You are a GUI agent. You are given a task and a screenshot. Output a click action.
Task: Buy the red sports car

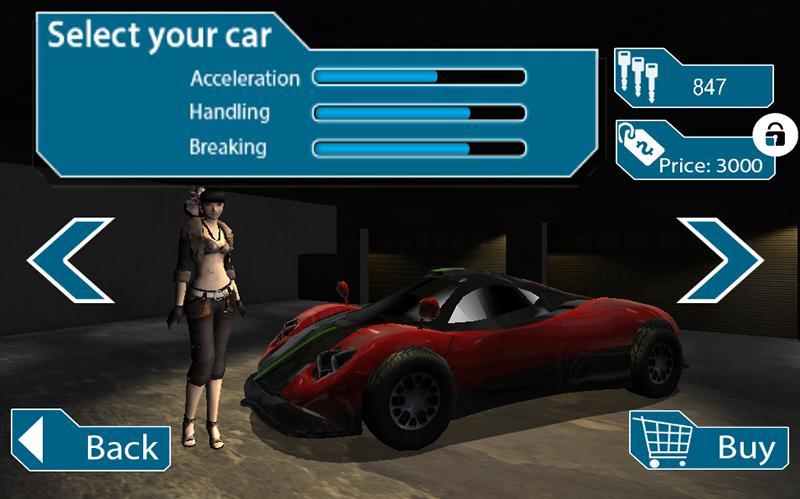(704, 442)
